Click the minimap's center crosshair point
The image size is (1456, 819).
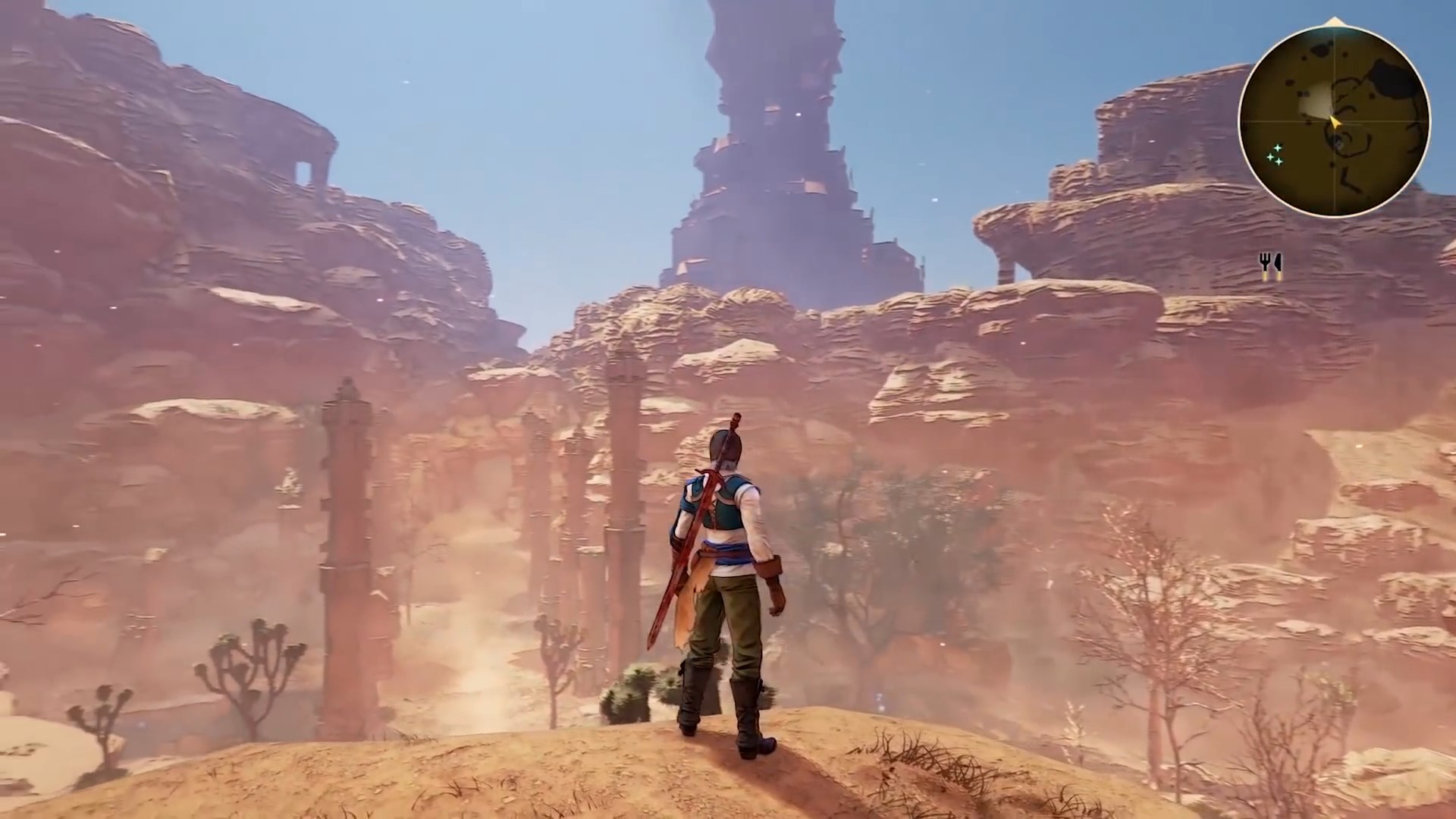pyautogui.click(x=1334, y=121)
